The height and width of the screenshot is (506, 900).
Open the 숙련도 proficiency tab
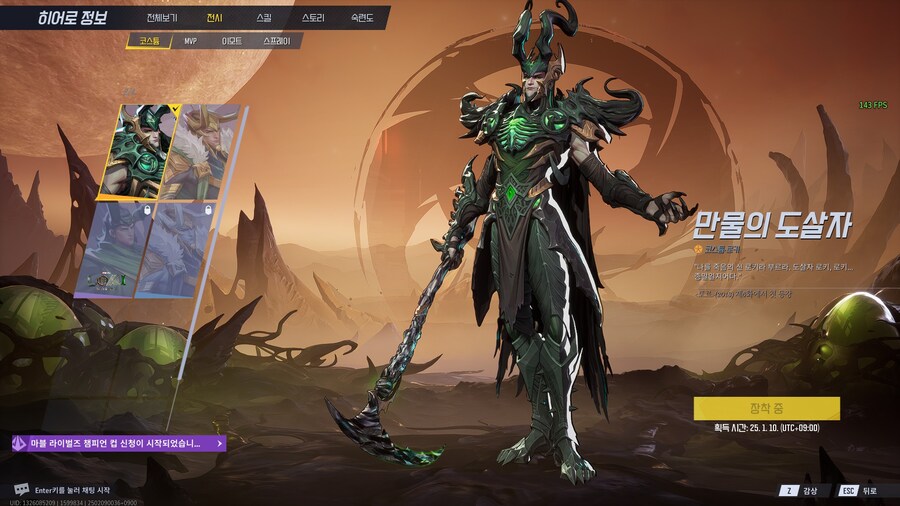point(362,18)
